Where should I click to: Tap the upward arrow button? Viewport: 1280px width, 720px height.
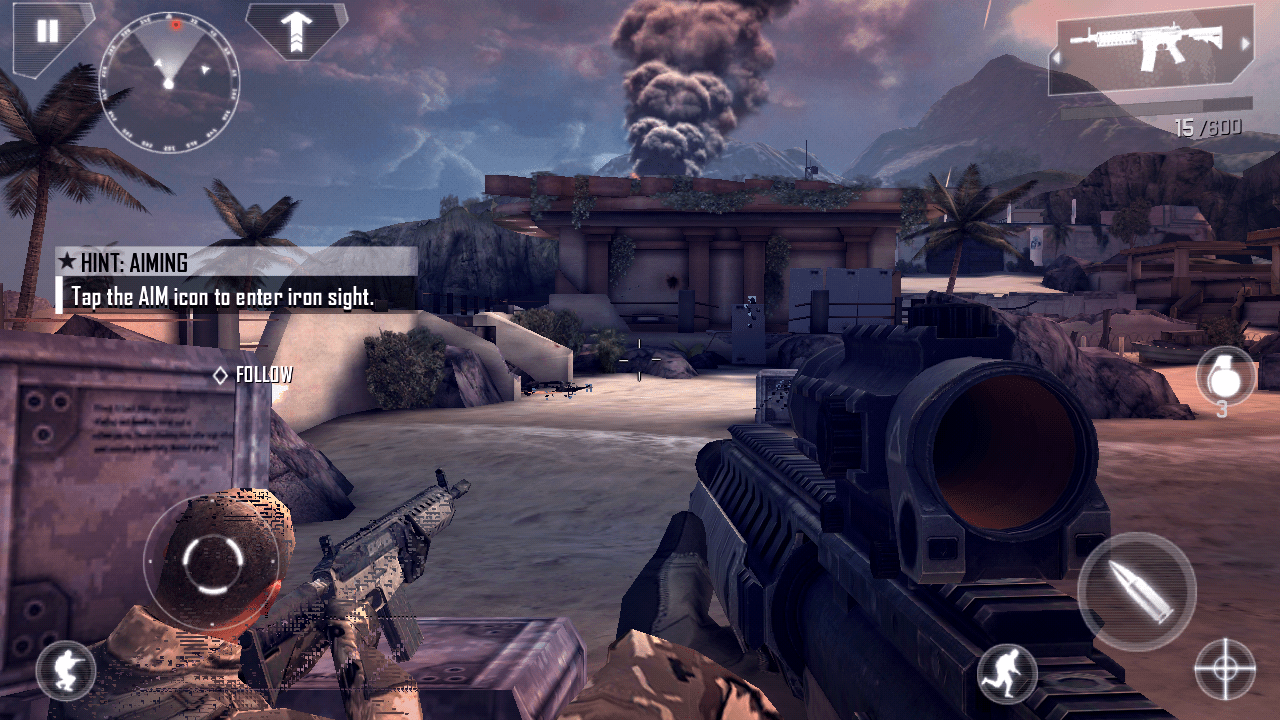tap(296, 30)
